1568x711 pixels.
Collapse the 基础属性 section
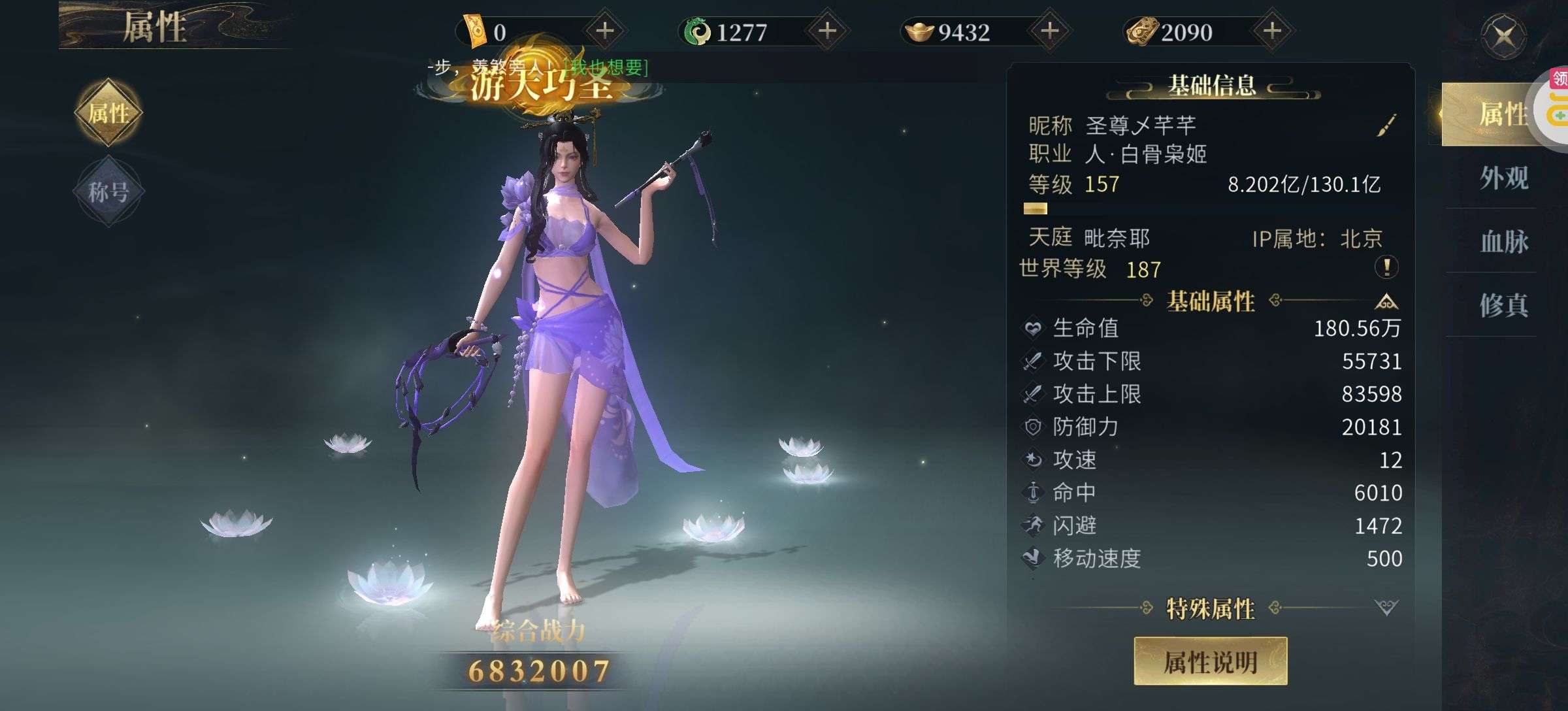pyautogui.click(x=1386, y=302)
